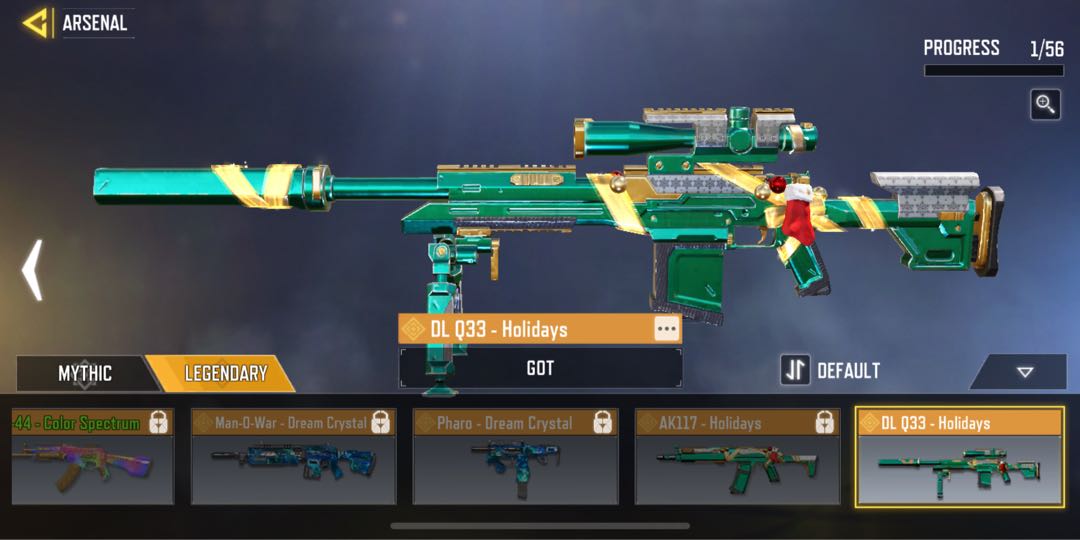View the AK117 Holidays skin
The image size is (1080, 540).
point(737,457)
